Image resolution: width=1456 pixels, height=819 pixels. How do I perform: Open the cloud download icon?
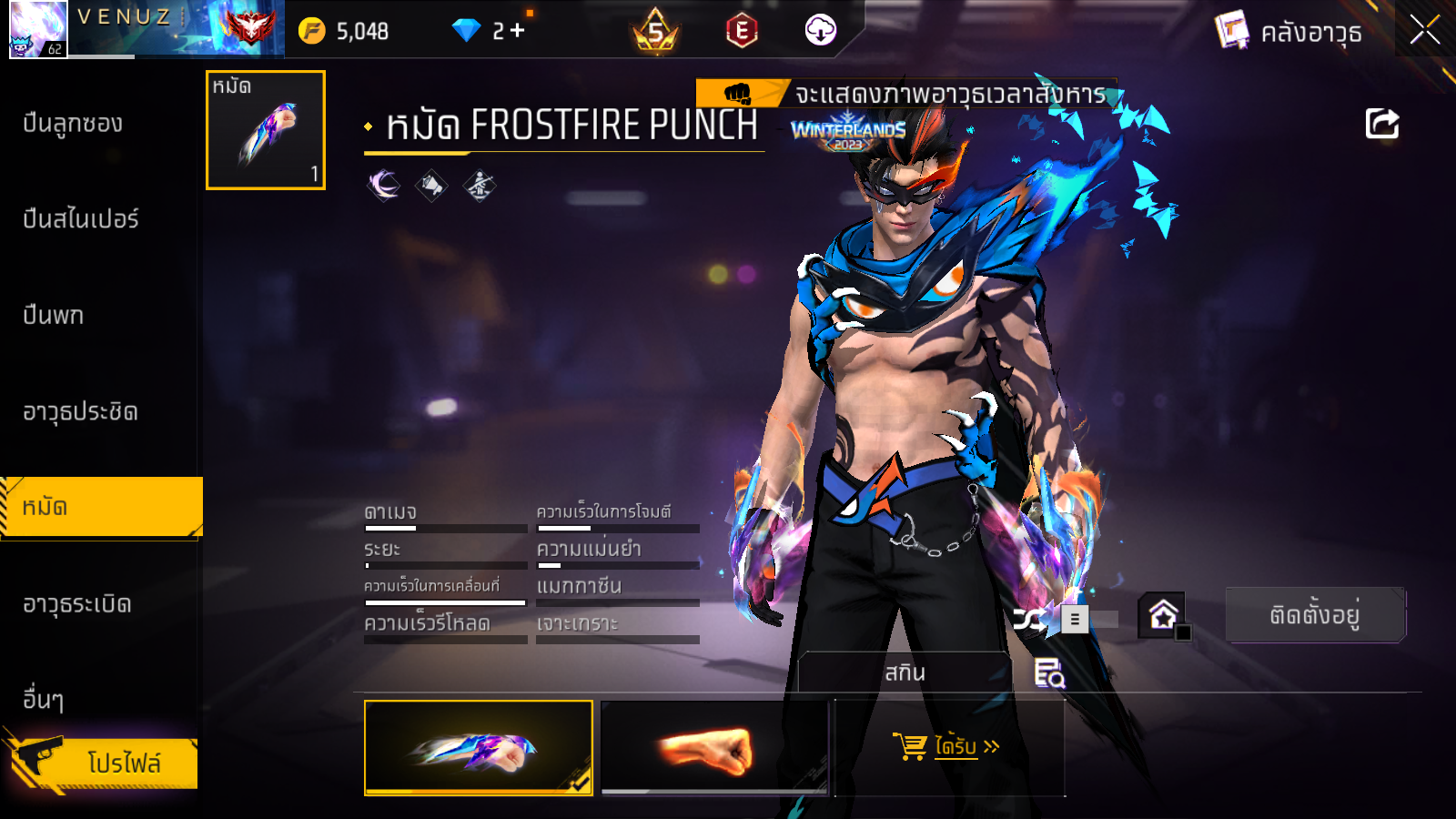(820, 30)
